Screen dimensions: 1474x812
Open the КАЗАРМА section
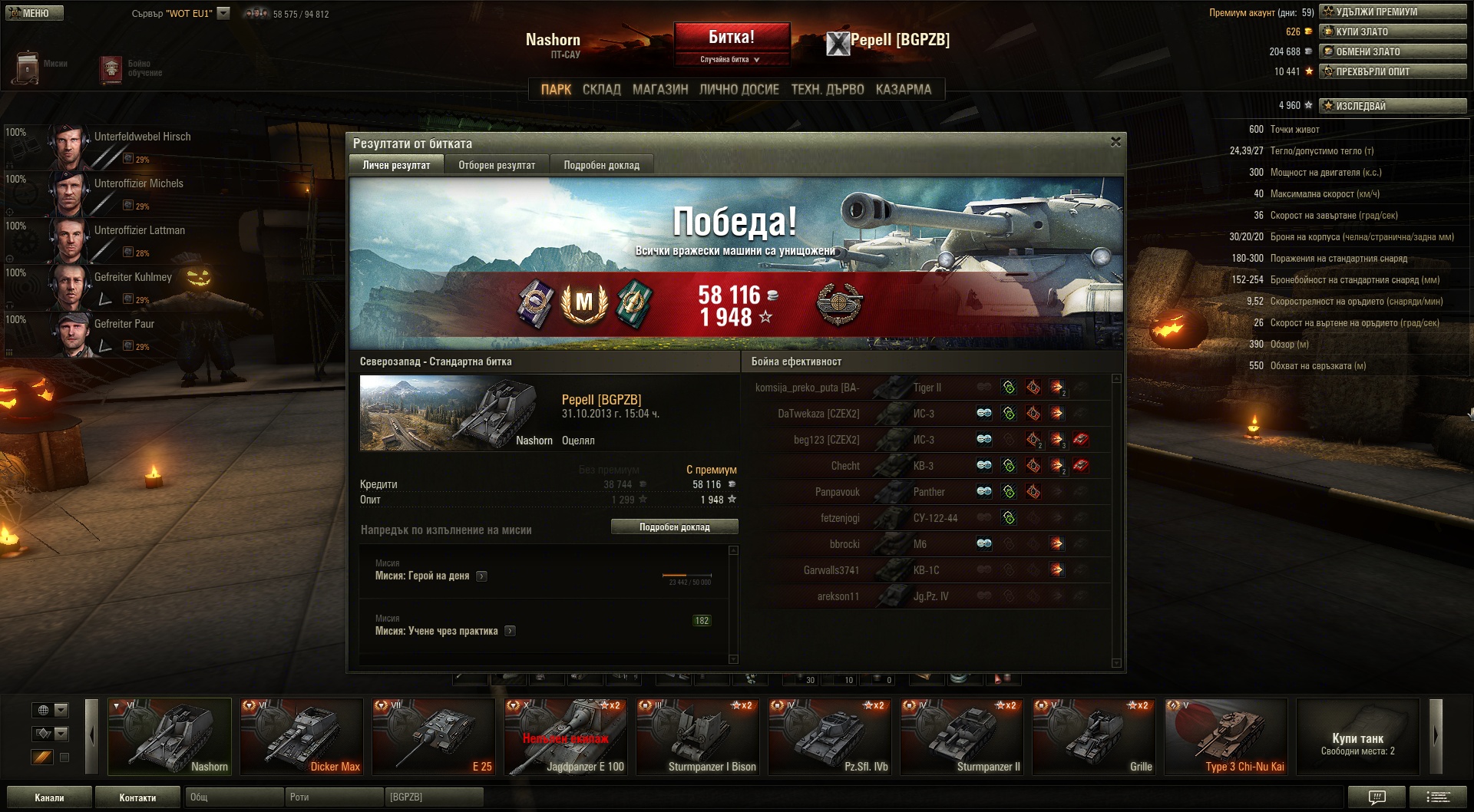click(x=903, y=90)
